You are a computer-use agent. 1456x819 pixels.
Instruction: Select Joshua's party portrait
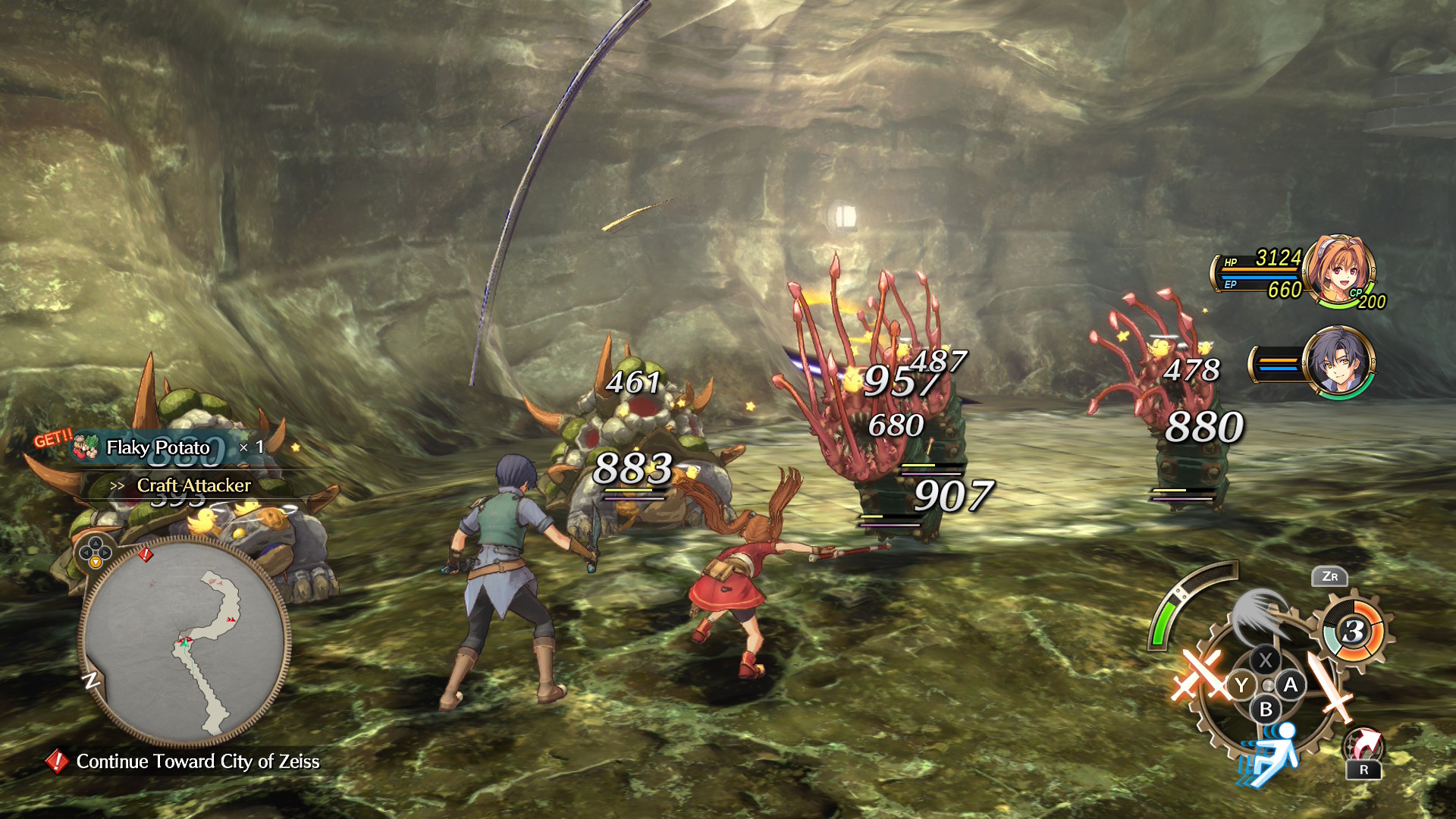tap(1338, 362)
